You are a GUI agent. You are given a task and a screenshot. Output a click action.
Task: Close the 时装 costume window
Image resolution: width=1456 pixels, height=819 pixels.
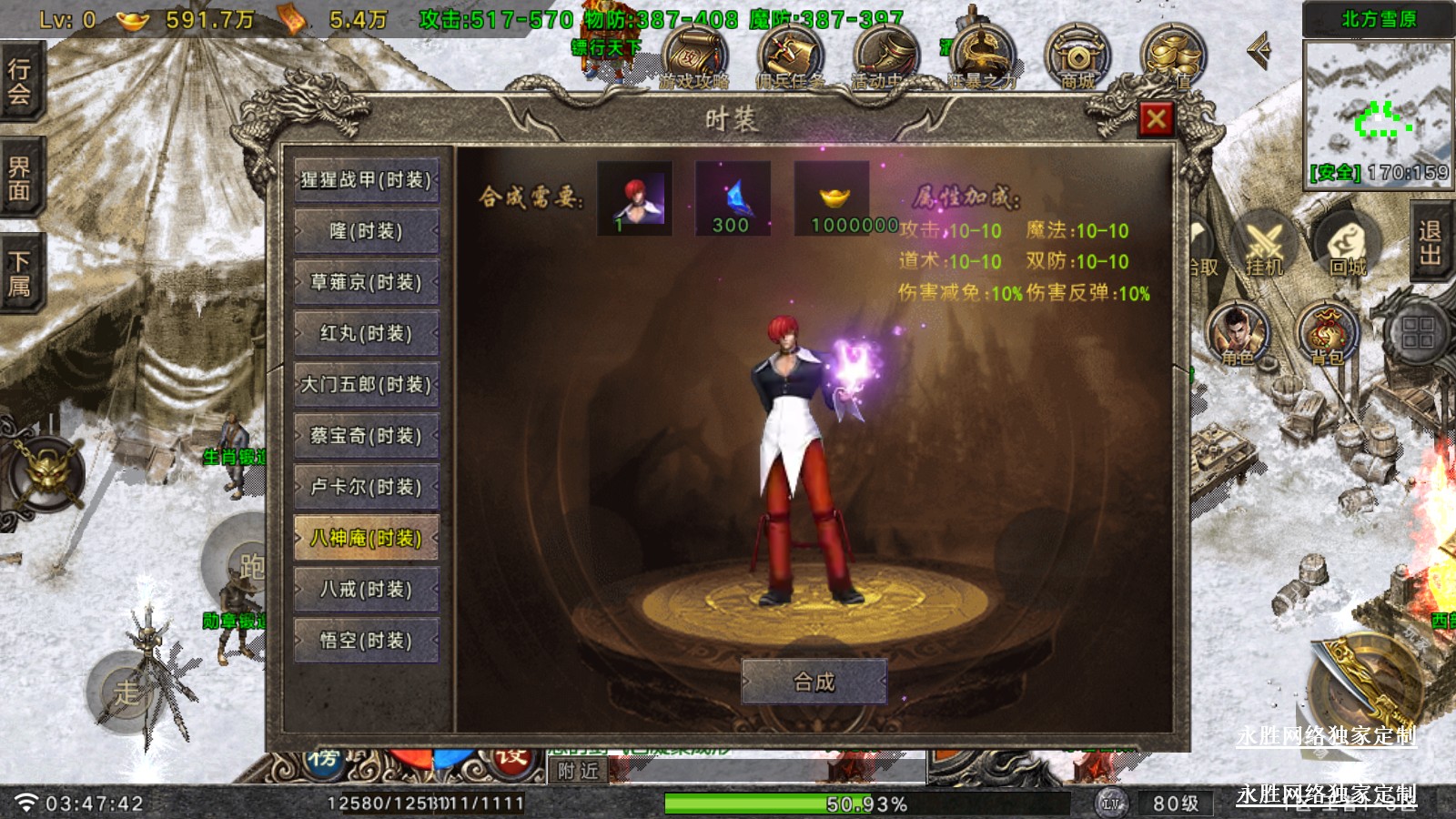point(1156,118)
